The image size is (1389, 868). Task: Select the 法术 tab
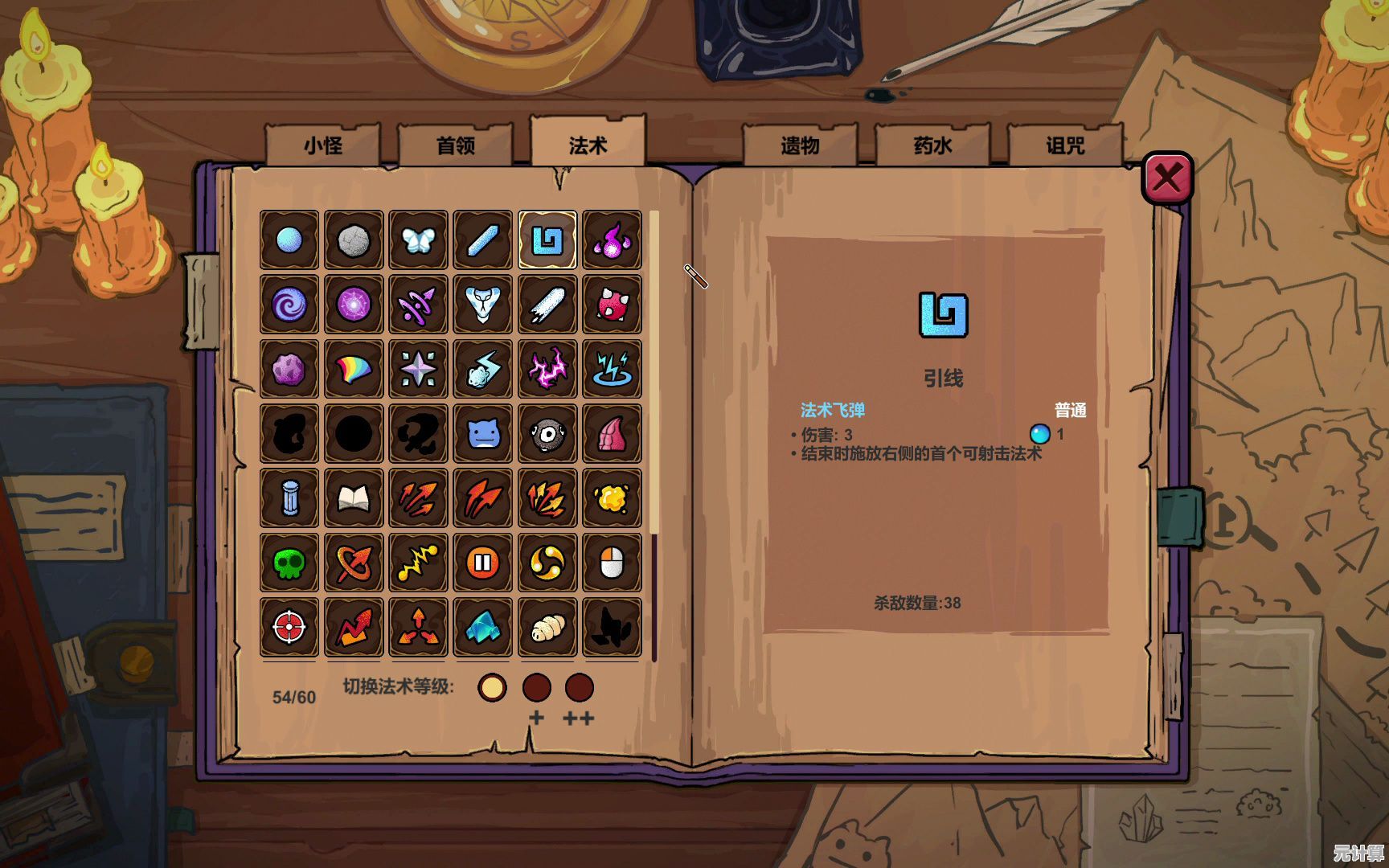[x=588, y=145]
